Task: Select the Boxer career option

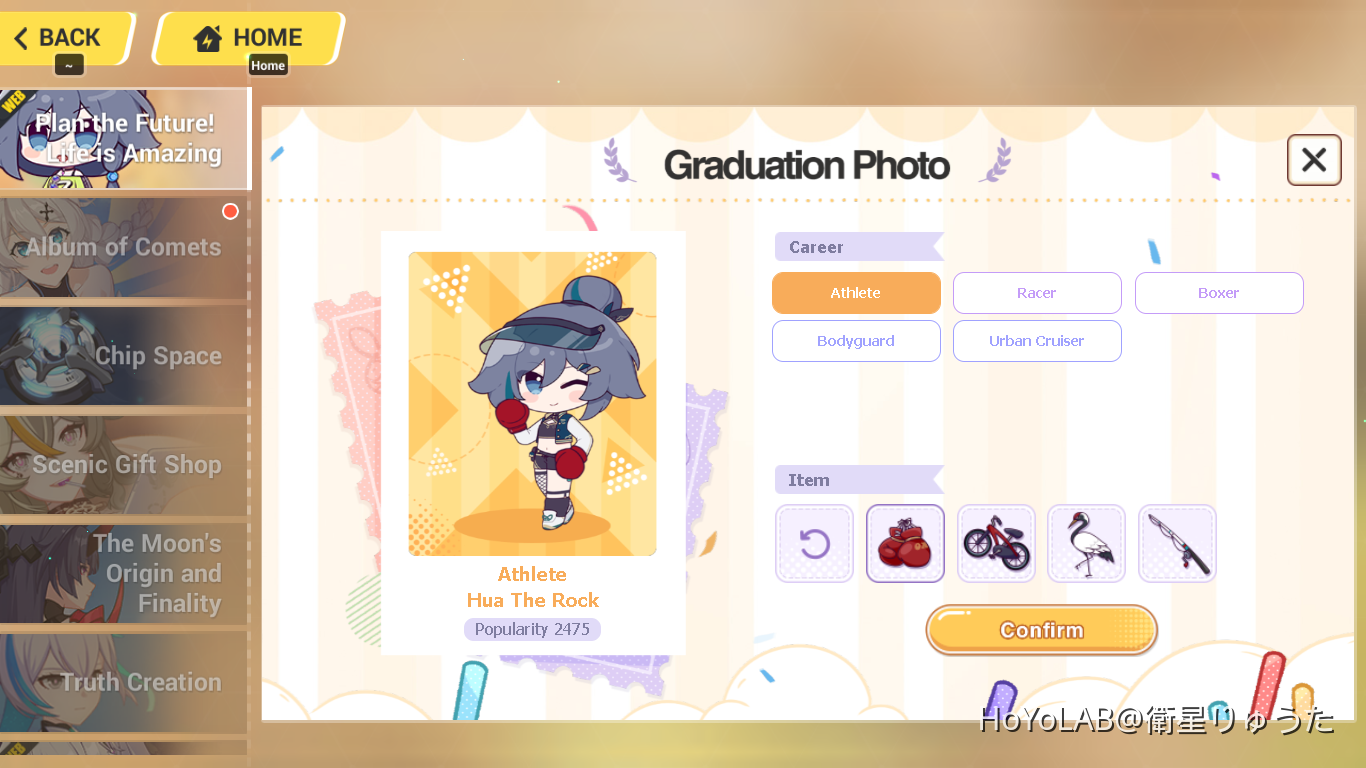Action: 1219,292
